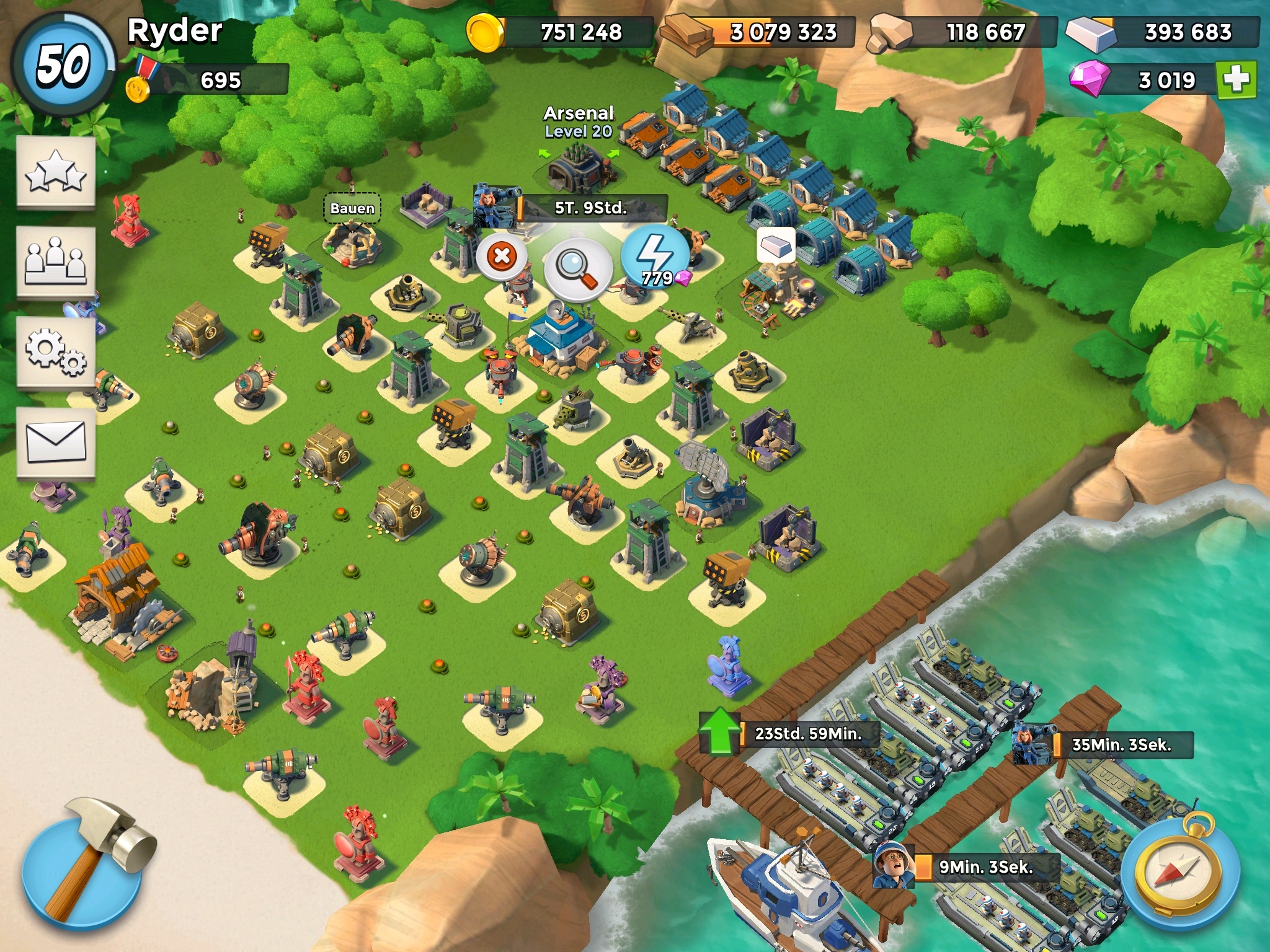Viewport: 1270px width, 952px height.
Task: Collect the iron ingot resource bubble
Action: (x=776, y=245)
